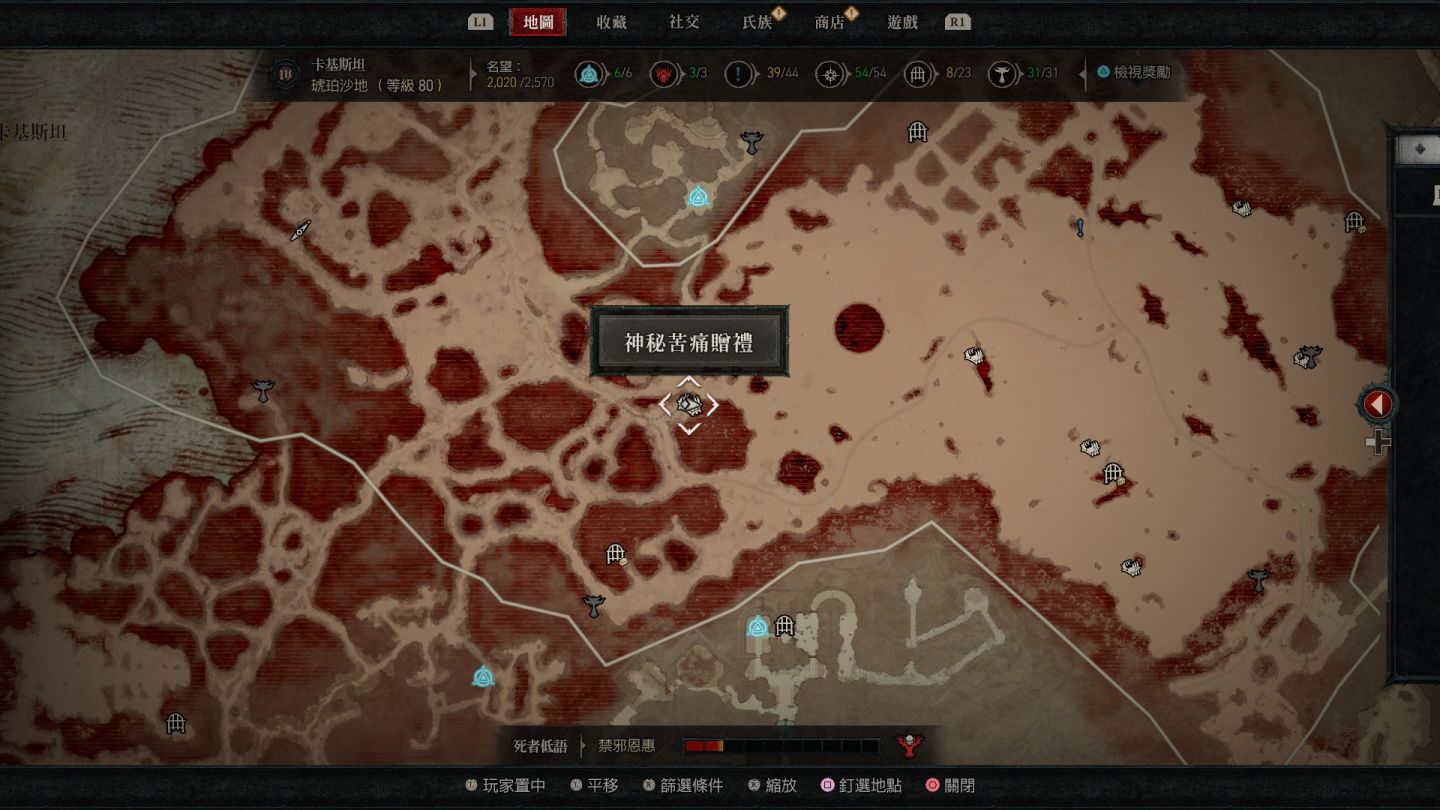Open the 商店 tab
This screenshot has width=1440, height=810.
pyautogui.click(x=830, y=22)
